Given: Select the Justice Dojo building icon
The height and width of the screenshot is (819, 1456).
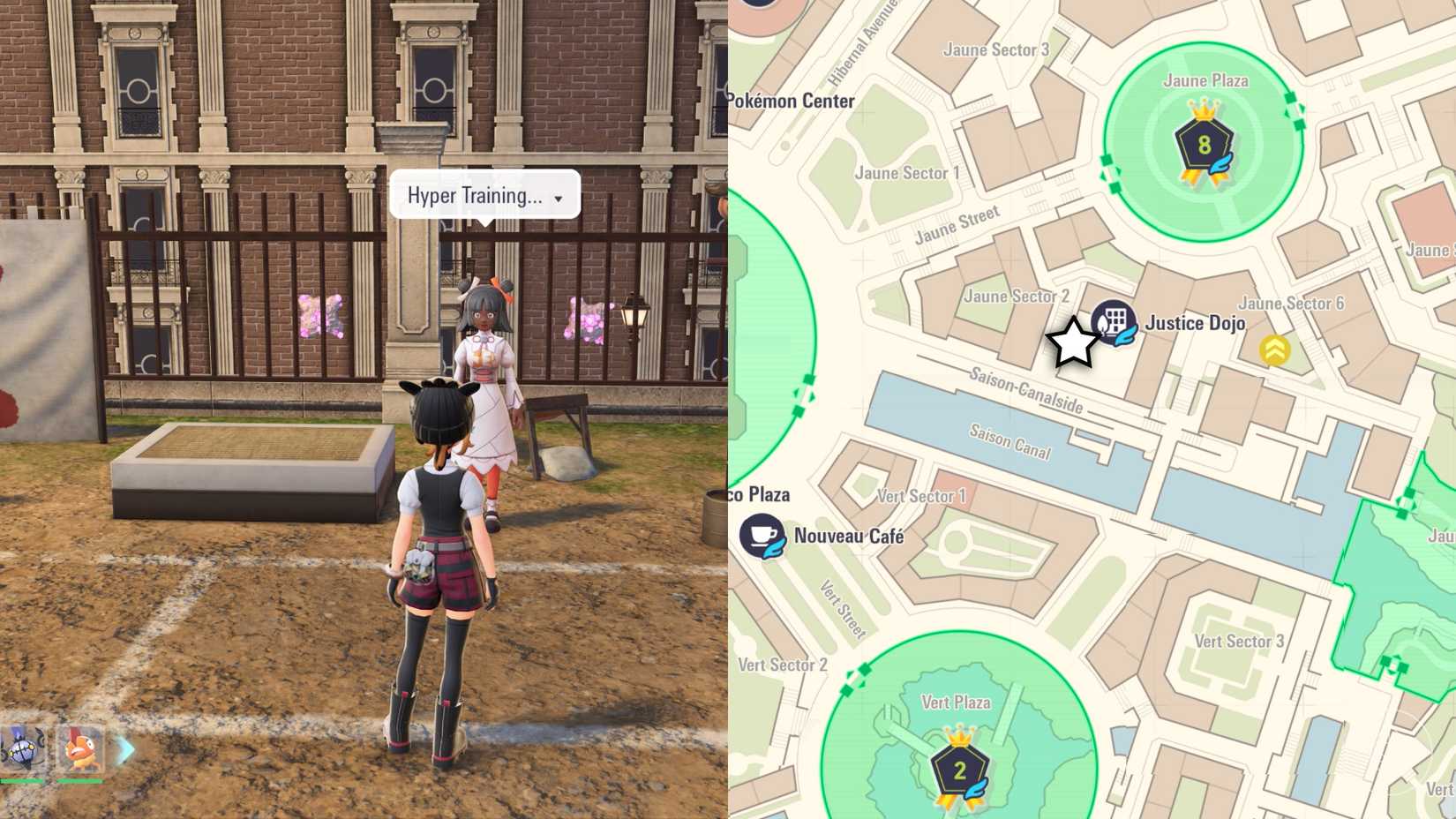Looking at the screenshot, I should tap(1114, 323).
